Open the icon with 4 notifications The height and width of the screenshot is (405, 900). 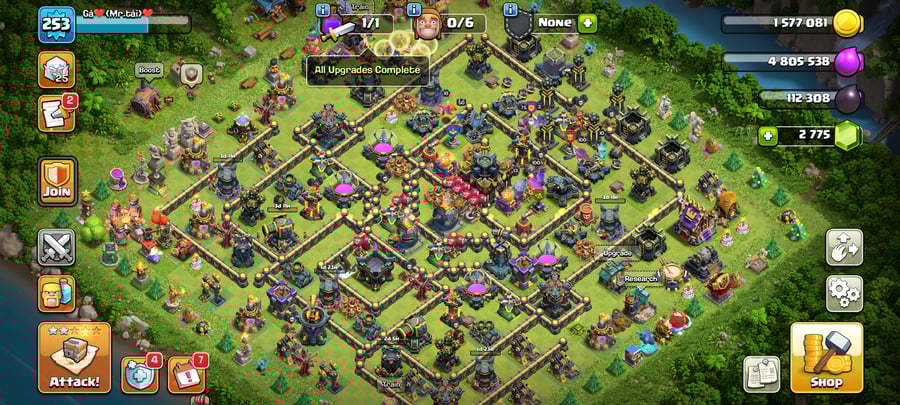click(x=140, y=374)
